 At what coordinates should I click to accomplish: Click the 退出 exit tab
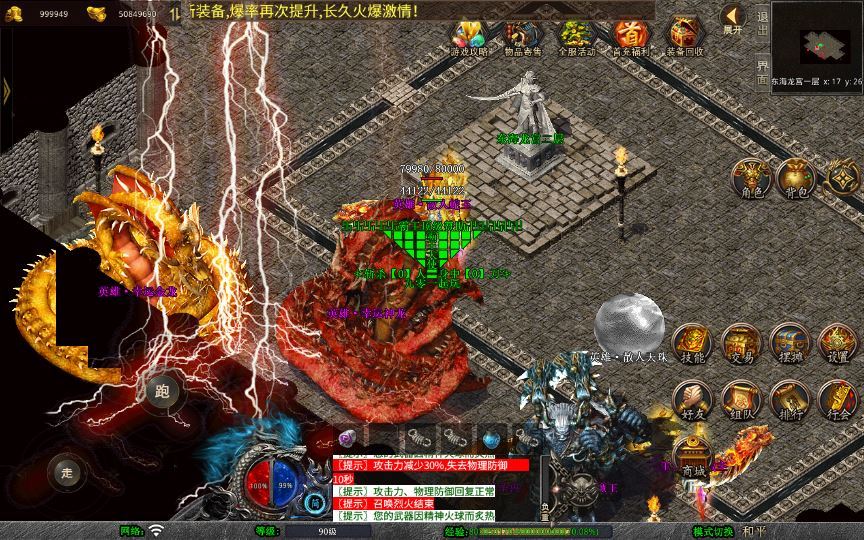[762, 21]
